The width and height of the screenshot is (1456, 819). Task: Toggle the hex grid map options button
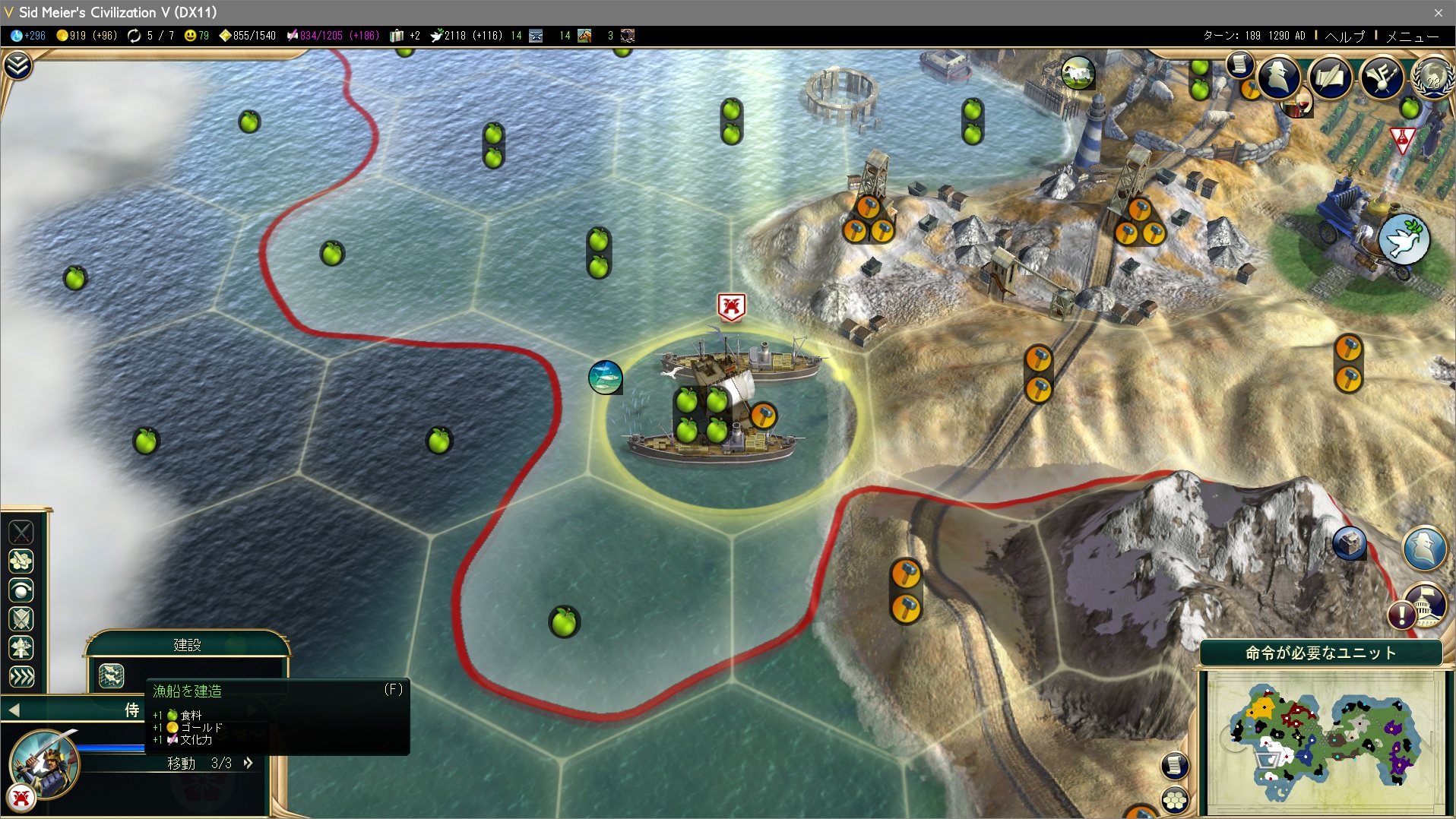pos(1175,799)
